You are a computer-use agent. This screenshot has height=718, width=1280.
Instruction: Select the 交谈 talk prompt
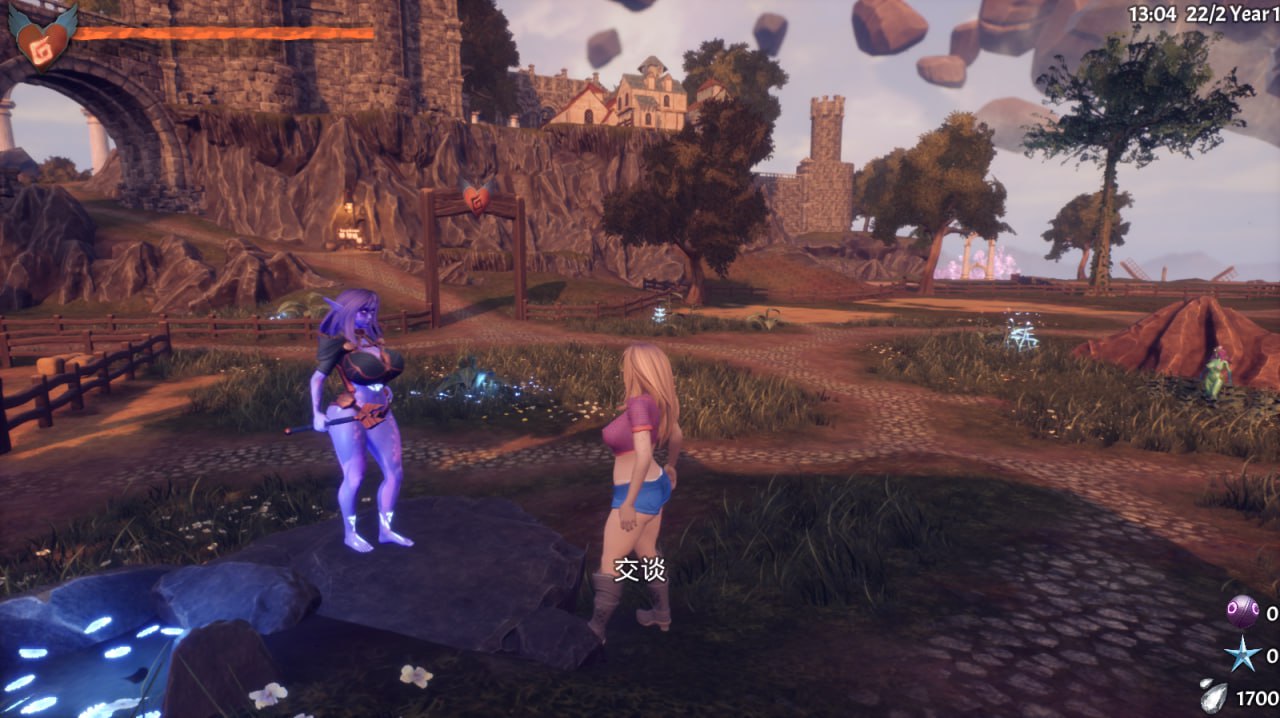click(x=640, y=570)
